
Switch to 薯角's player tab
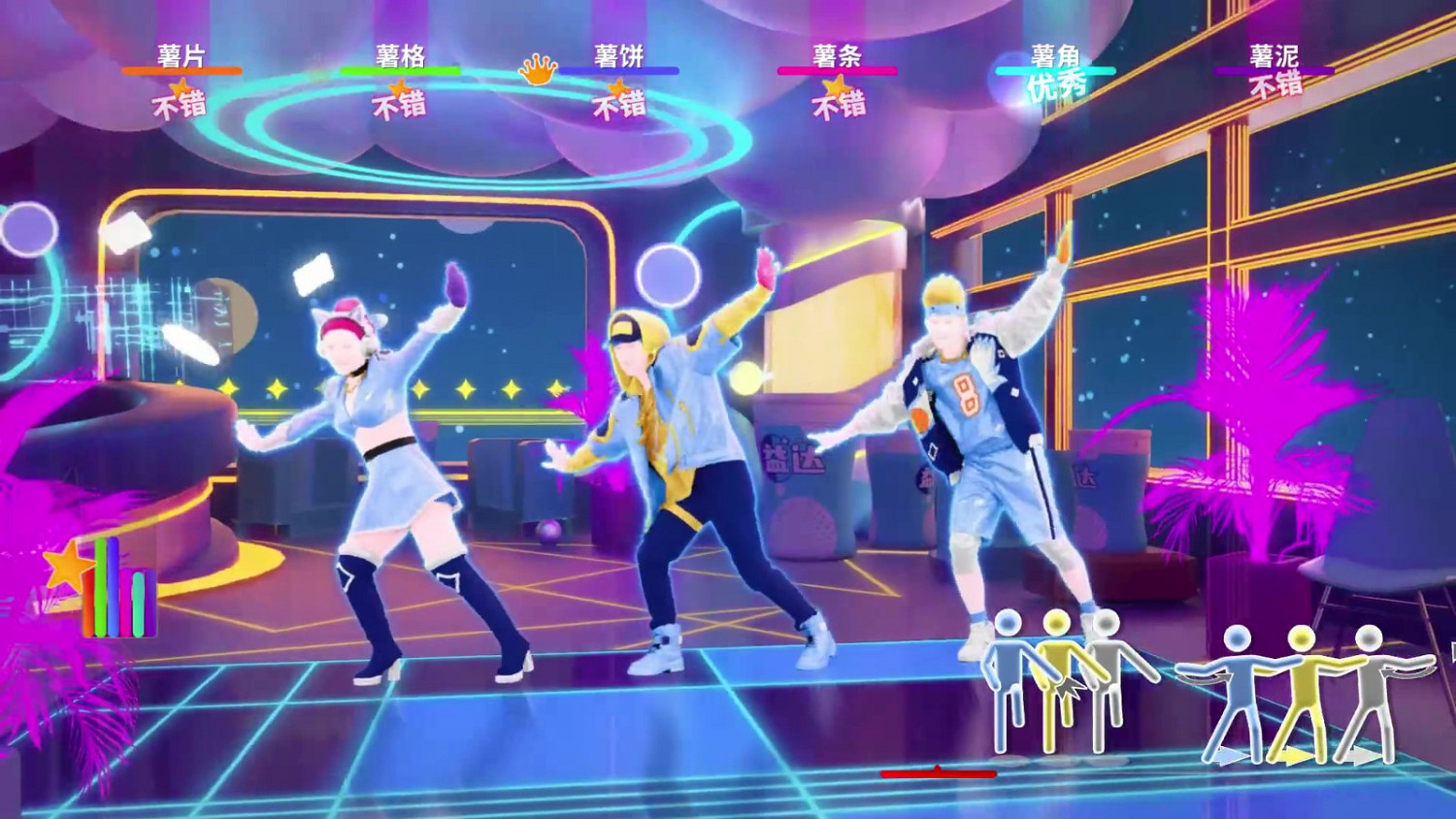coord(1054,56)
